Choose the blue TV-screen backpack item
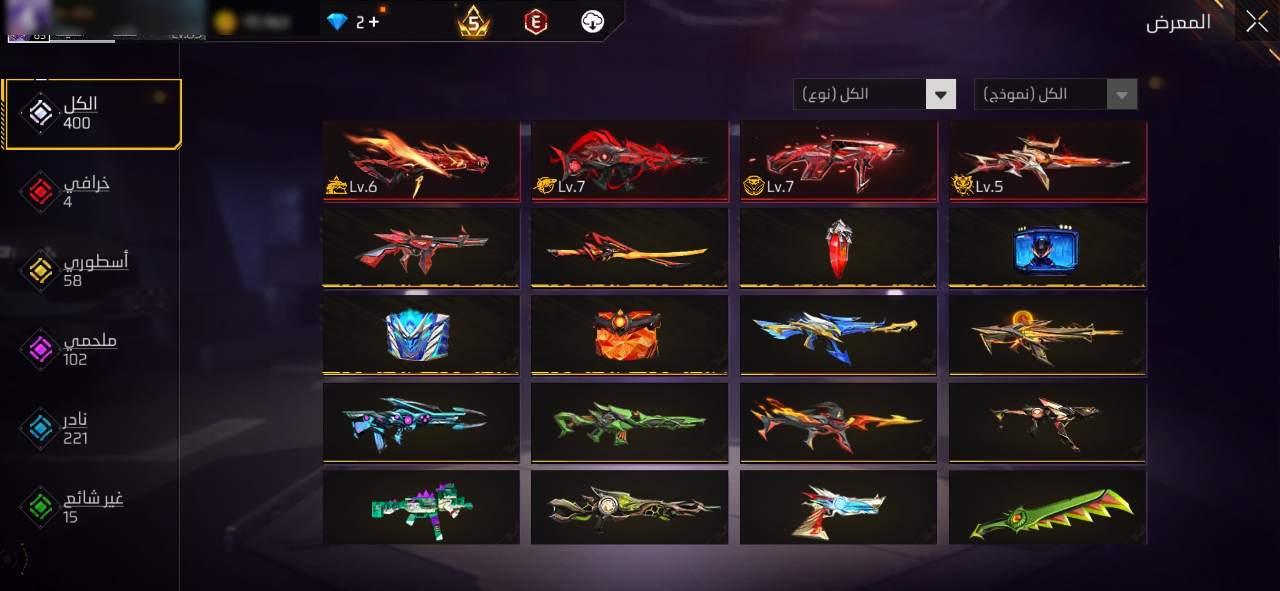Image resolution: width=1280 pixels, height=591 pixels. [x=1046, y=247]
